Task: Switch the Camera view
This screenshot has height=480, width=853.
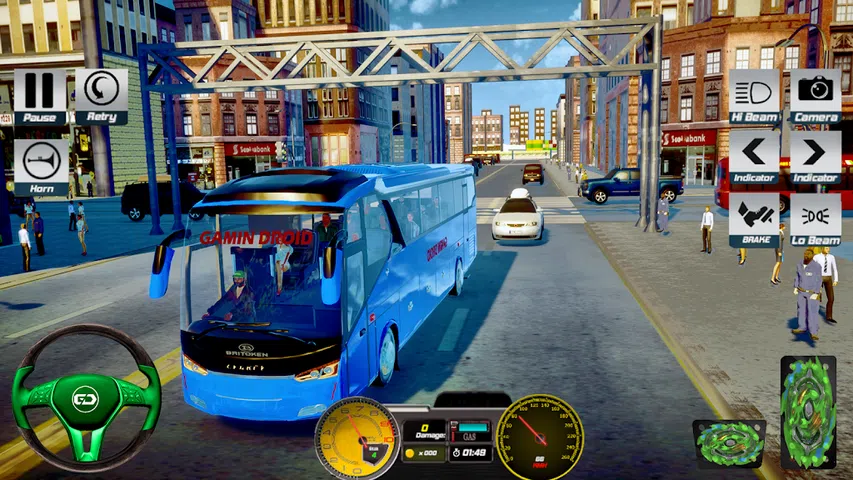Action: coord(816,94)
